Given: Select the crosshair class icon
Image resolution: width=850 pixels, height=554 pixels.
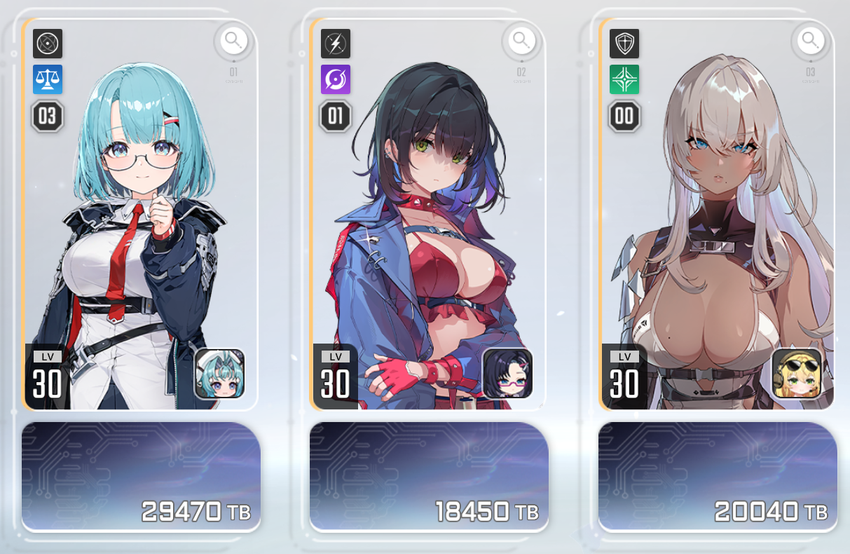Looking at the screenshot, I should click(48, 43).
